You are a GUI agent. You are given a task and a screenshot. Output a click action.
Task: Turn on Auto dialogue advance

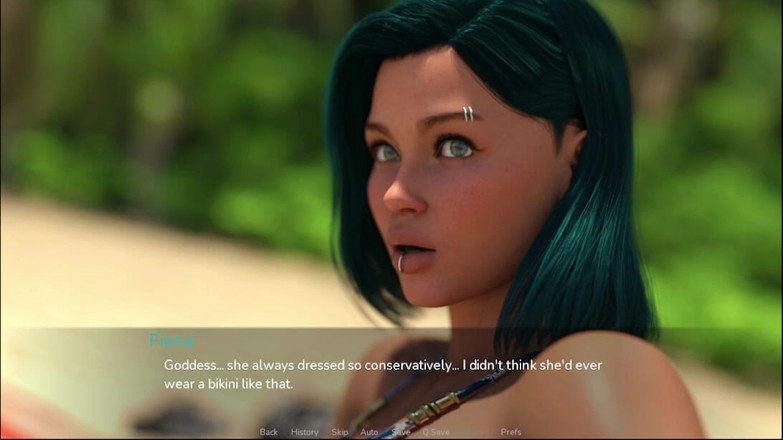369,432
